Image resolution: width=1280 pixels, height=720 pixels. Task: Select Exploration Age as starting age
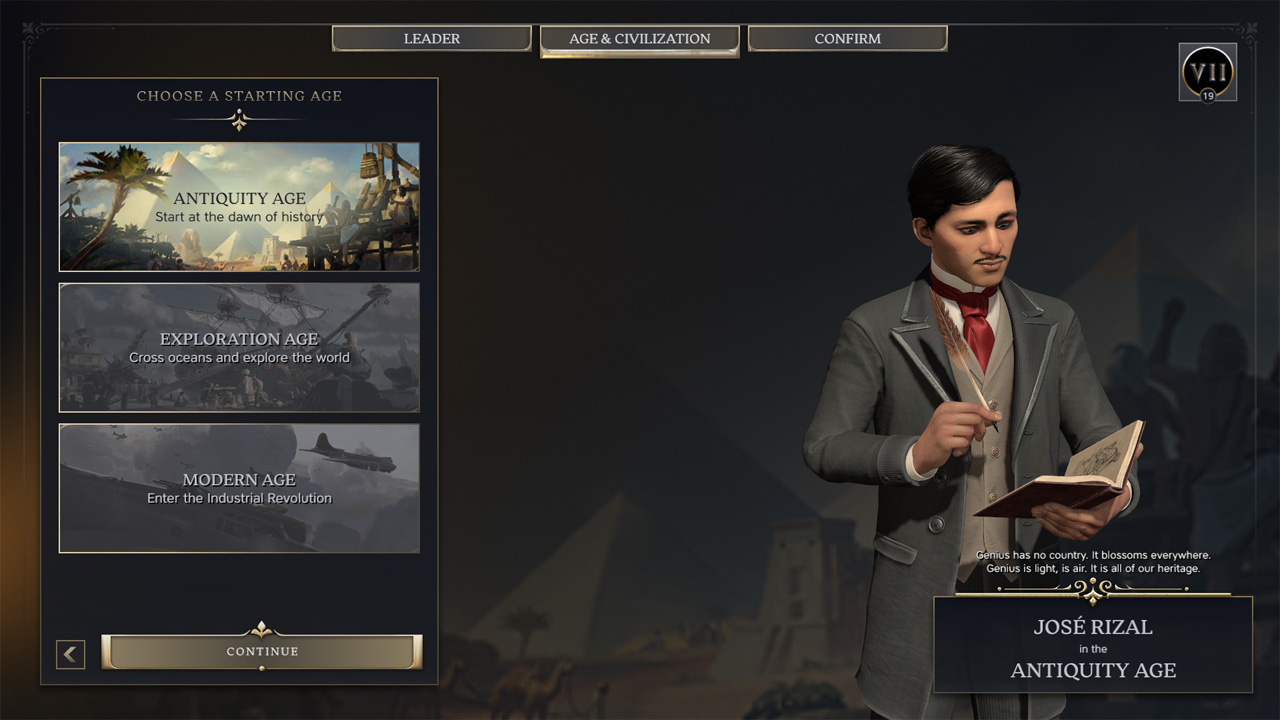pos(239,347)
